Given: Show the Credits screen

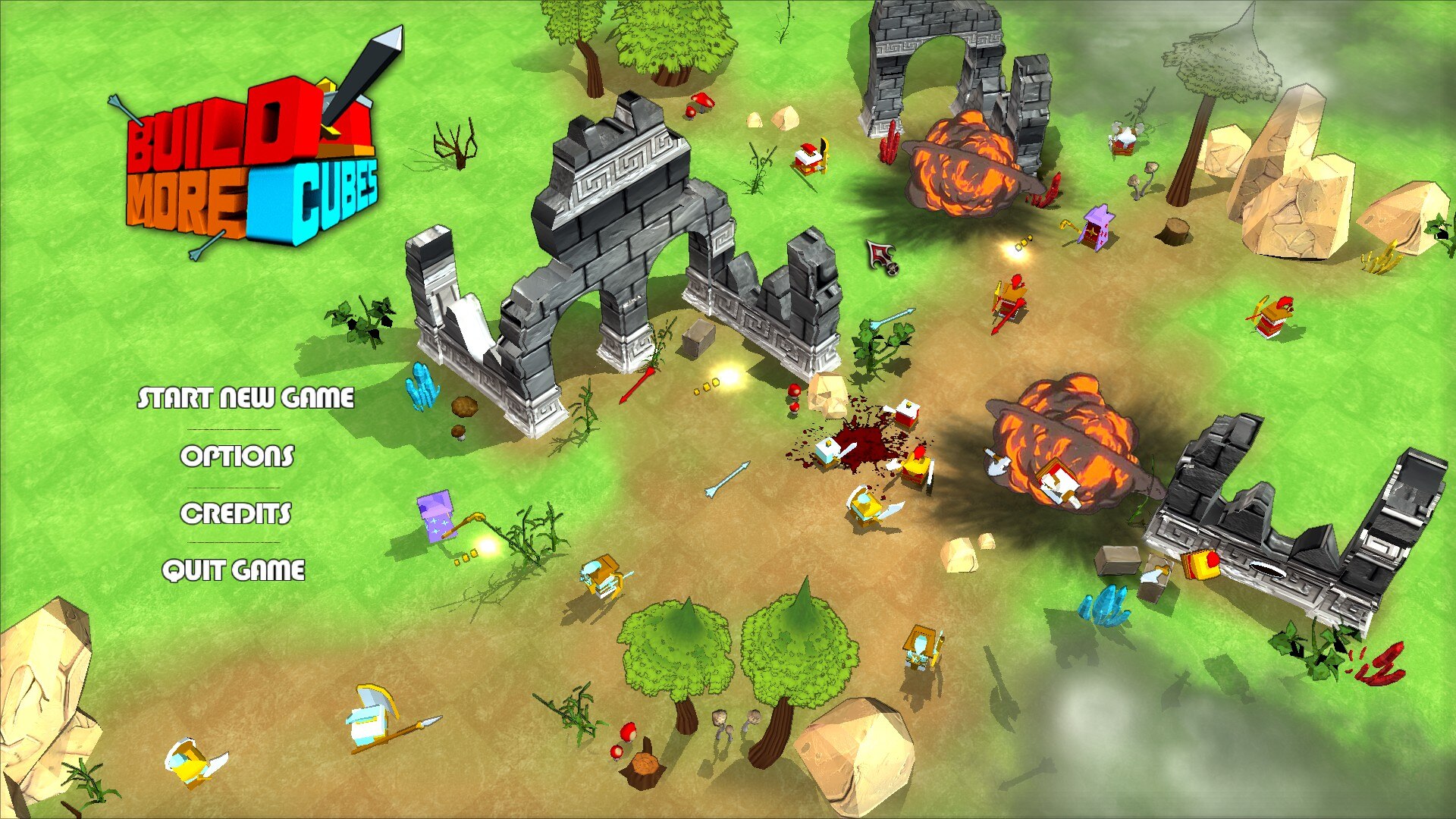Looking at the screenshot, I should coord(235,513).
